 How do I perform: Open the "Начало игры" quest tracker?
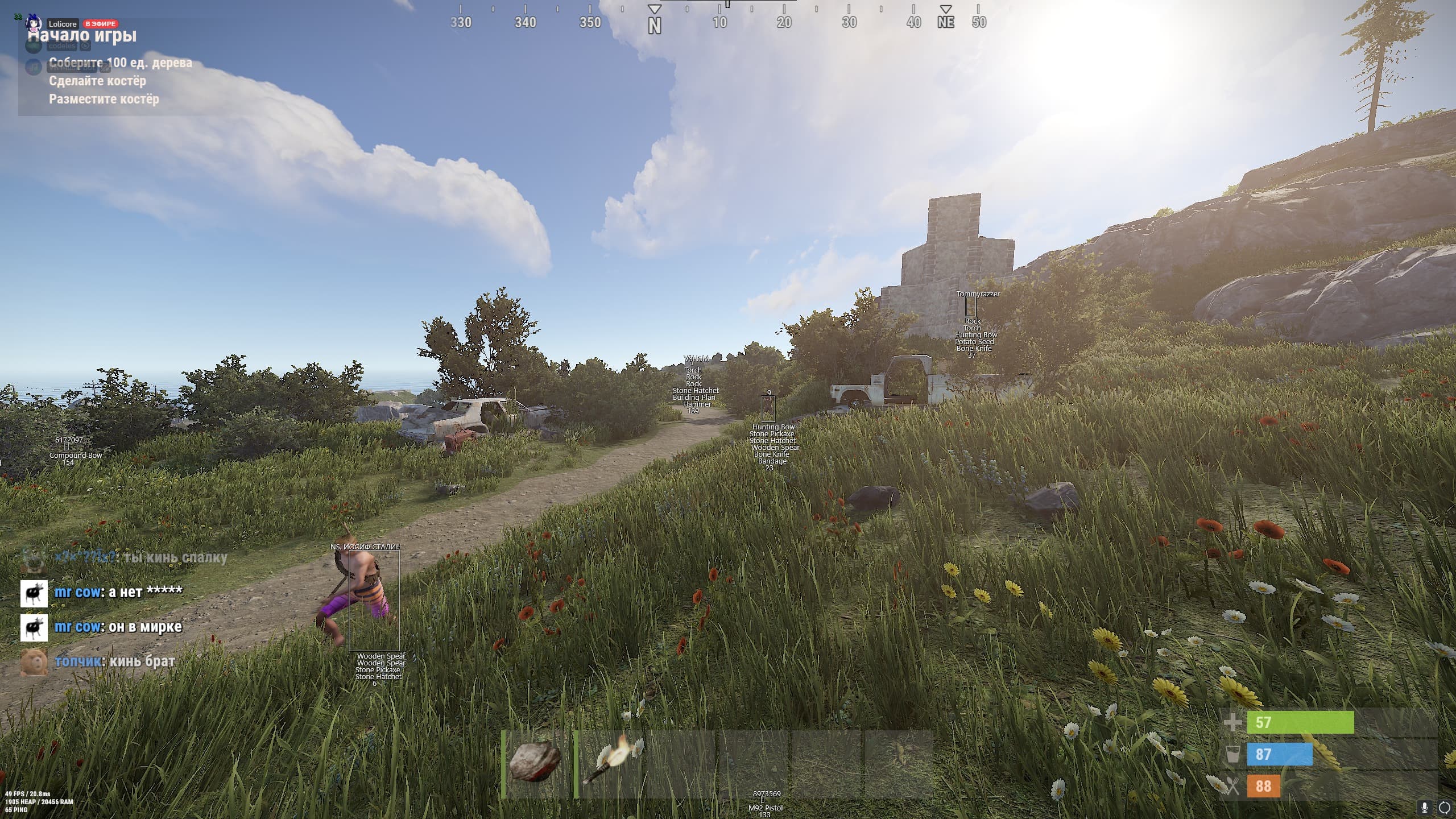82,36
